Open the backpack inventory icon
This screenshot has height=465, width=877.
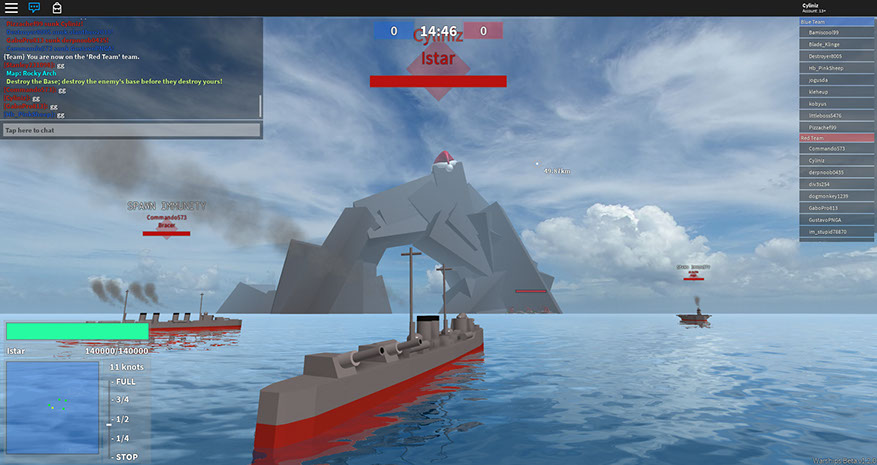(57, 8)
